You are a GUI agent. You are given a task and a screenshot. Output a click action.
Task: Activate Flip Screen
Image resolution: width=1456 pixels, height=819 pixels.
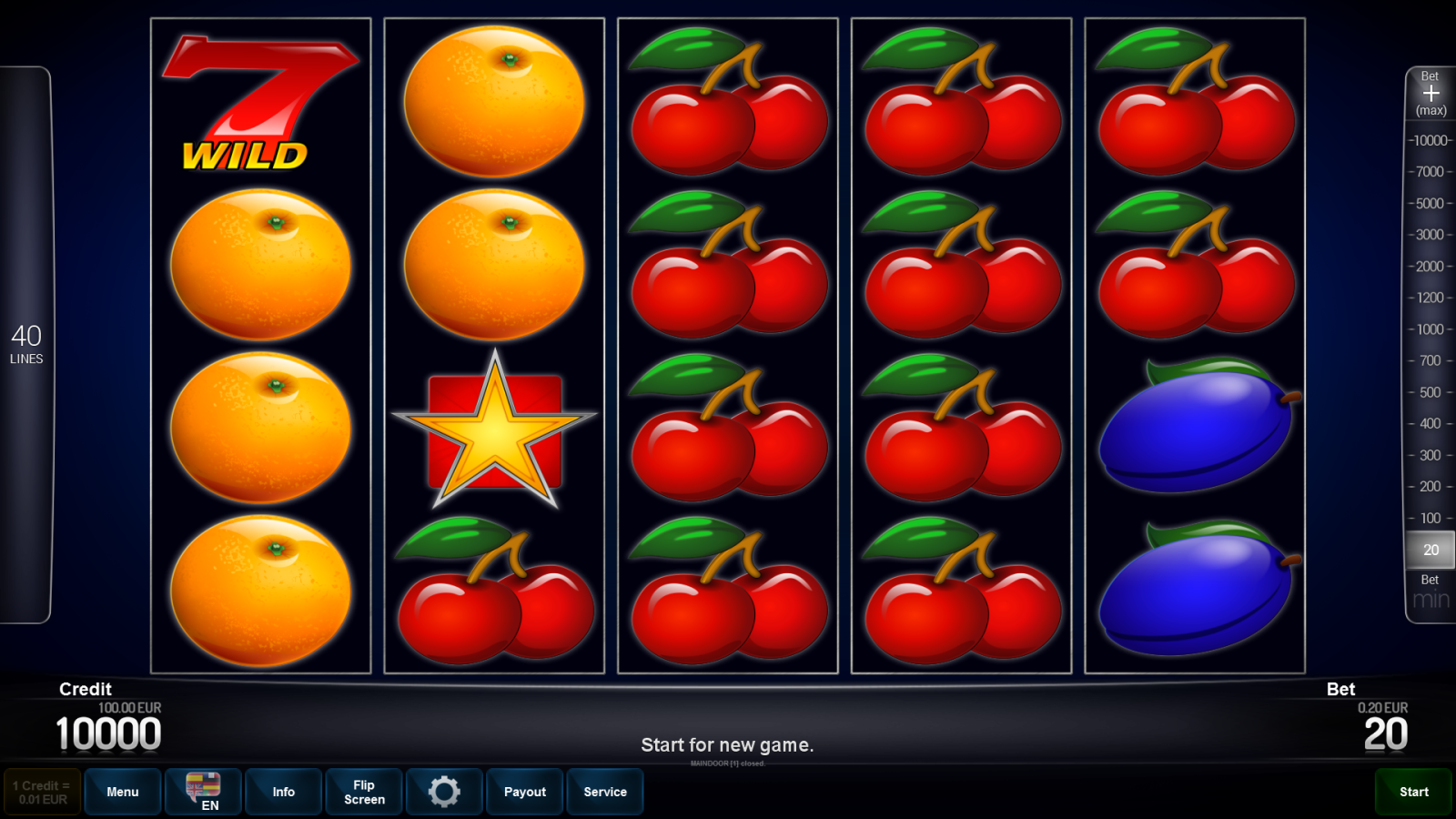(363, 792)
